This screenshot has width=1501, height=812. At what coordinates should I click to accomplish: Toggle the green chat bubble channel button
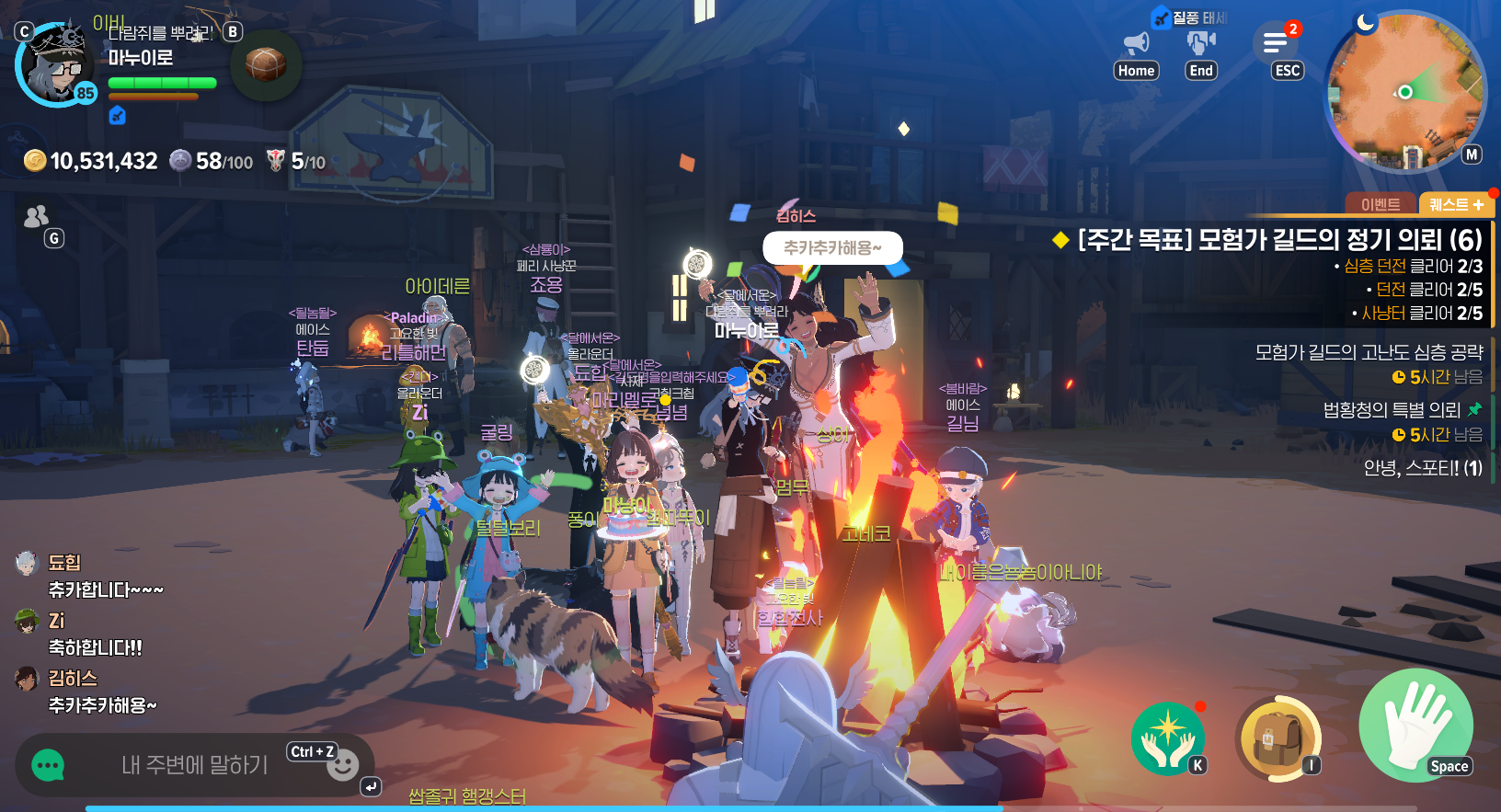coord(48,765)
